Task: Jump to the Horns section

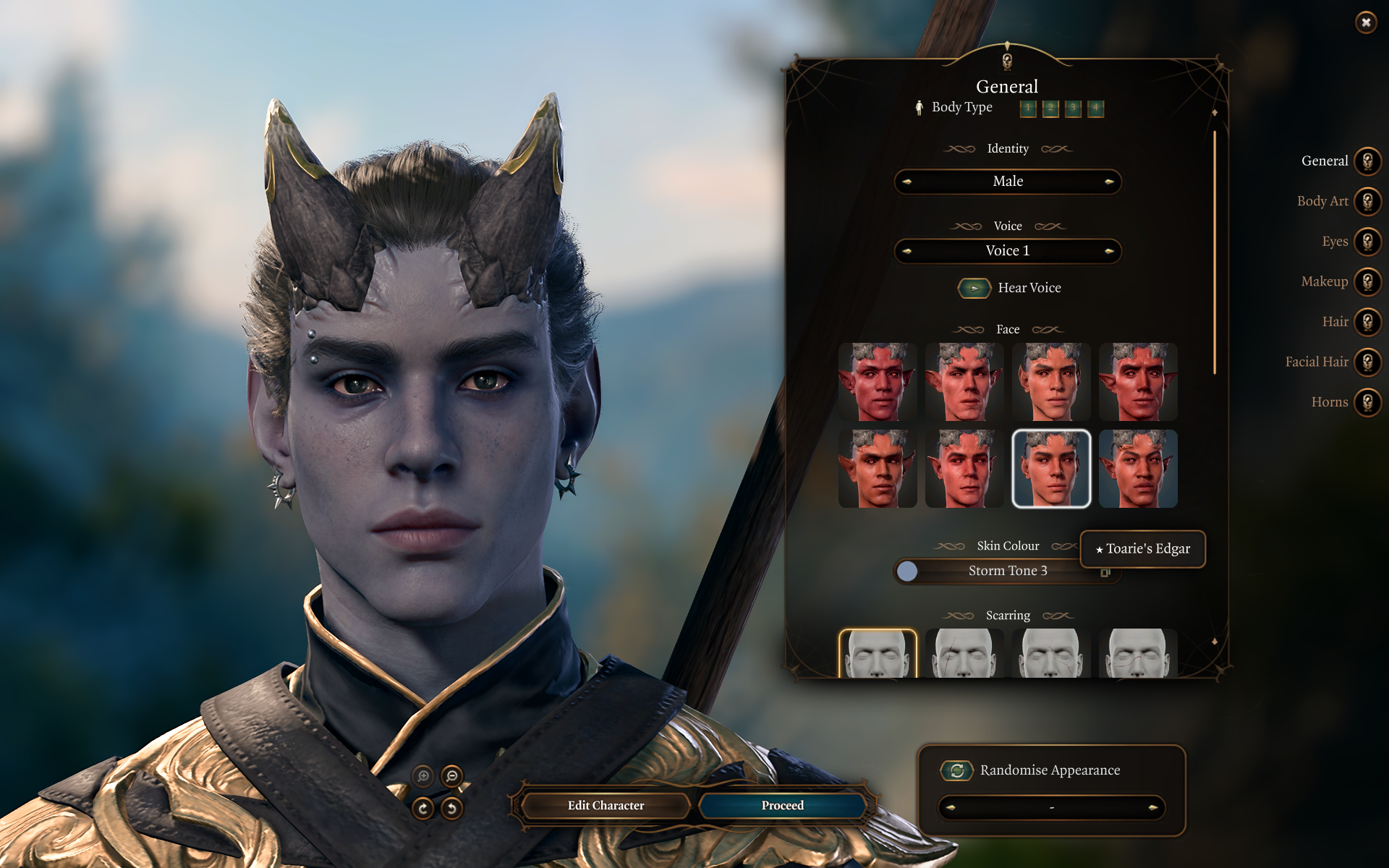Action: tap(1367, 402)
